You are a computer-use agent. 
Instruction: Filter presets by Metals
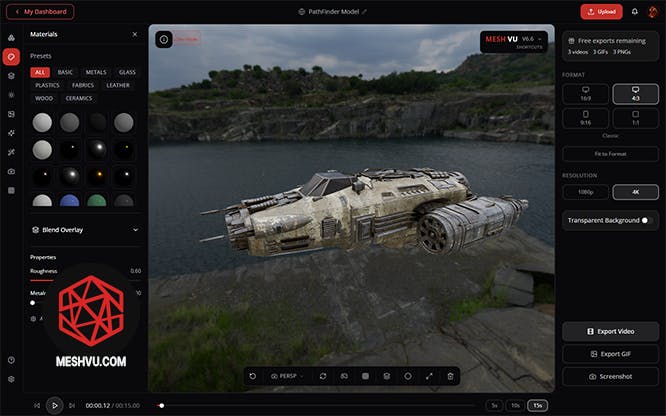(96, 72)
